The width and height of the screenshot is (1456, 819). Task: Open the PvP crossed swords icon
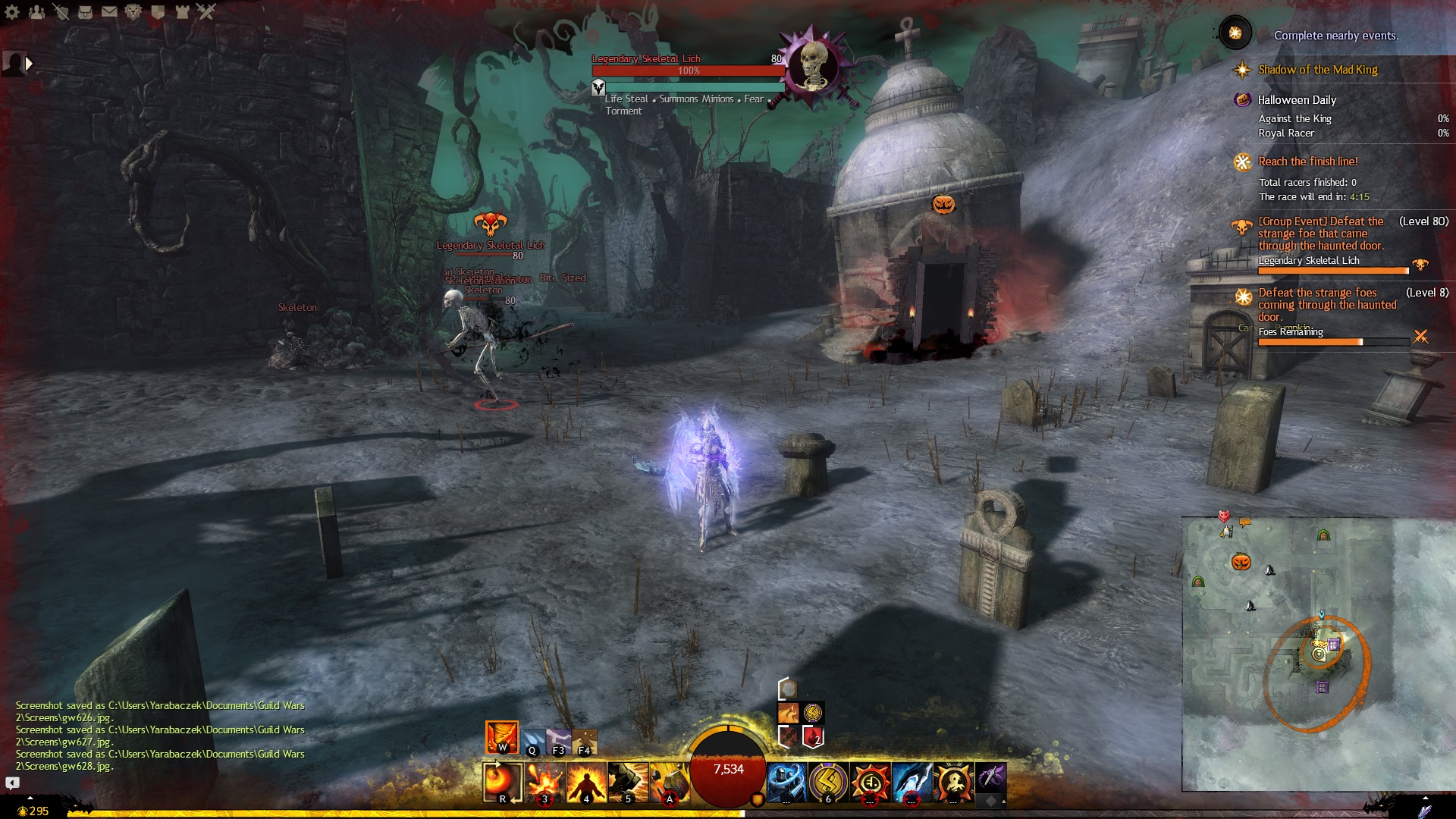[206, 11]
